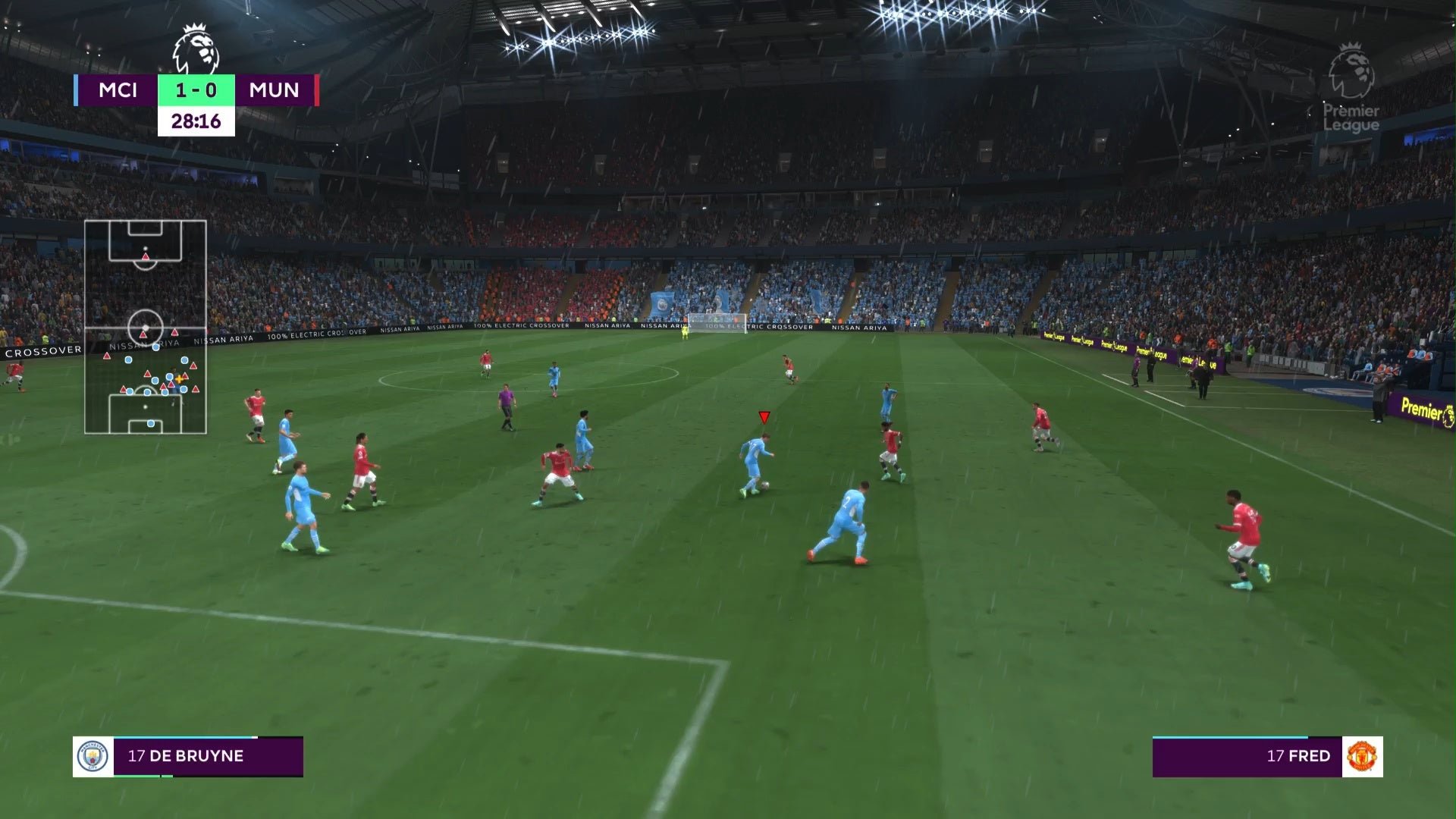Click the pitch radar minimap
The width and height of the screenshot is (1456, 819).
(x=145, y=327)
